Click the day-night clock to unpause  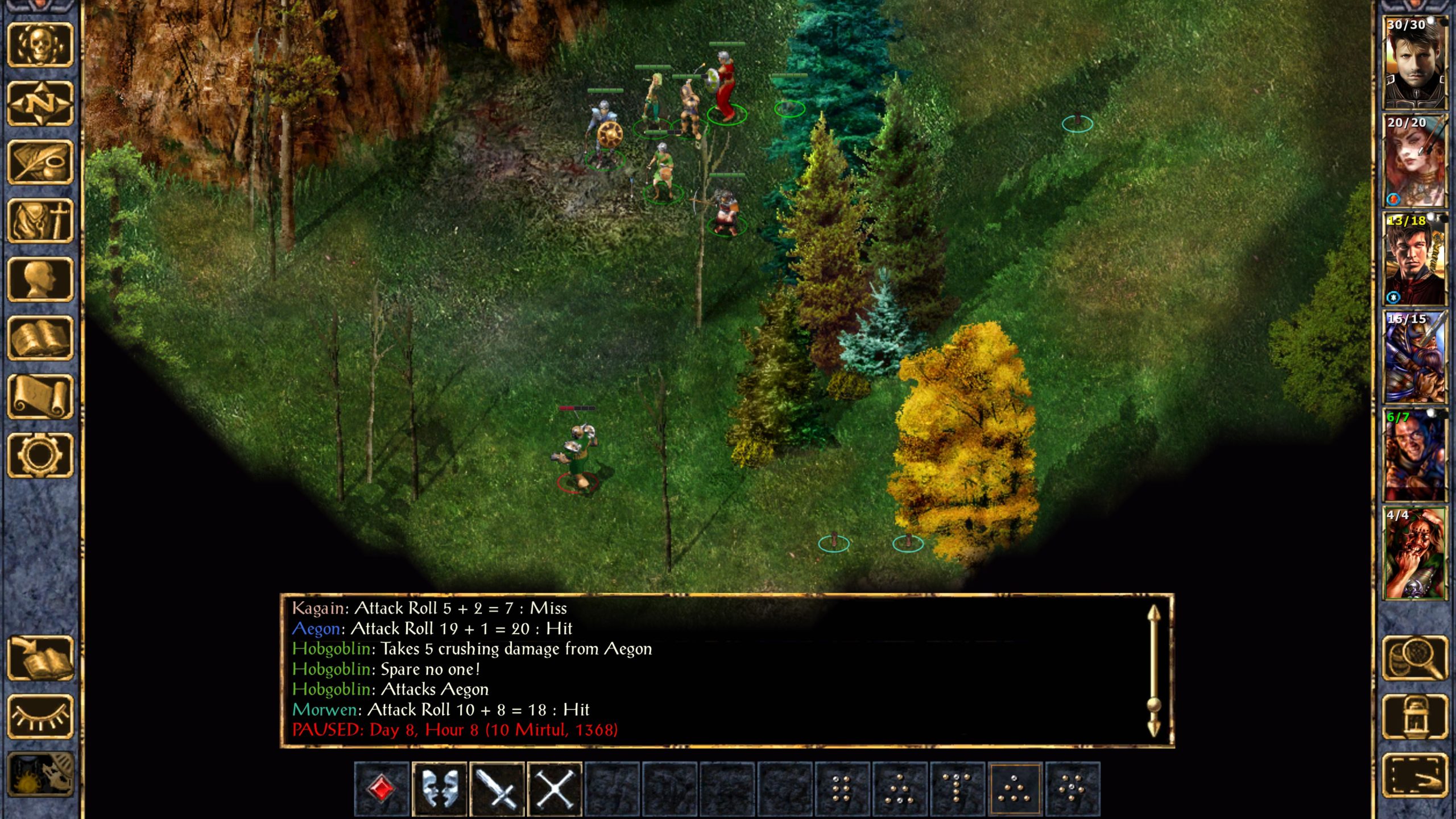click(x=40, y=775)
